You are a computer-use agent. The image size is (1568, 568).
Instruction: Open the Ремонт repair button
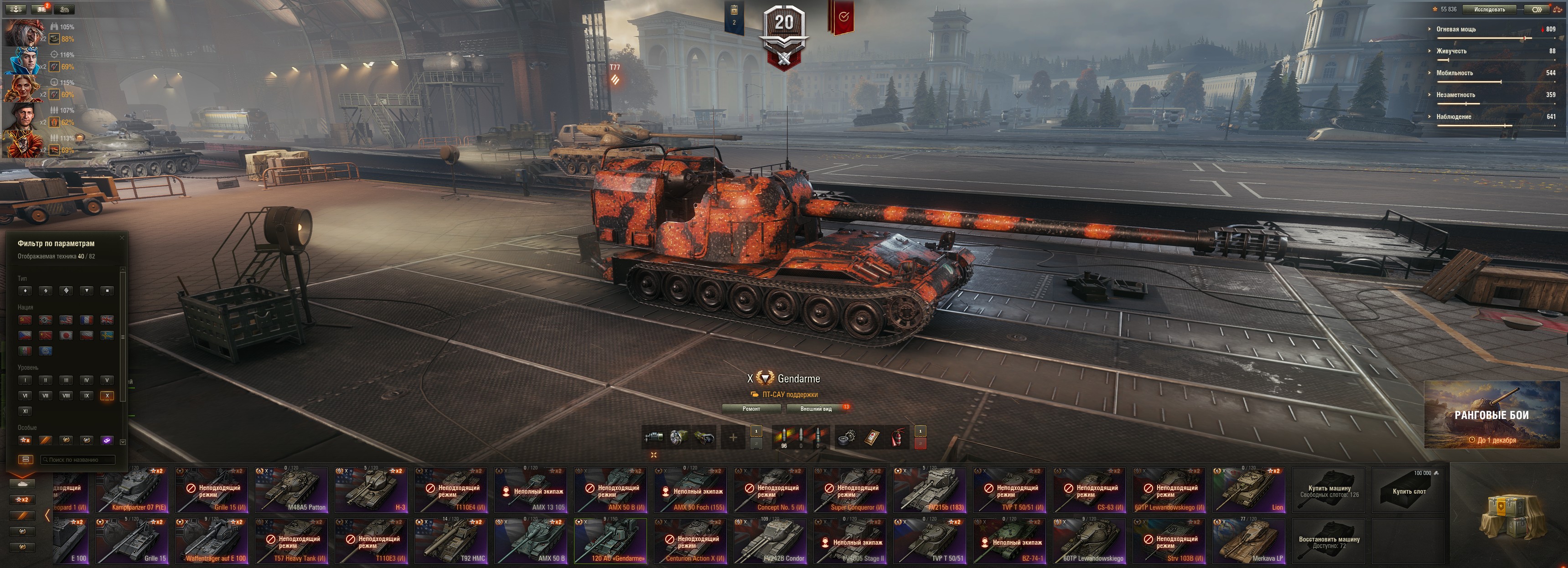(x=750, y=408)
